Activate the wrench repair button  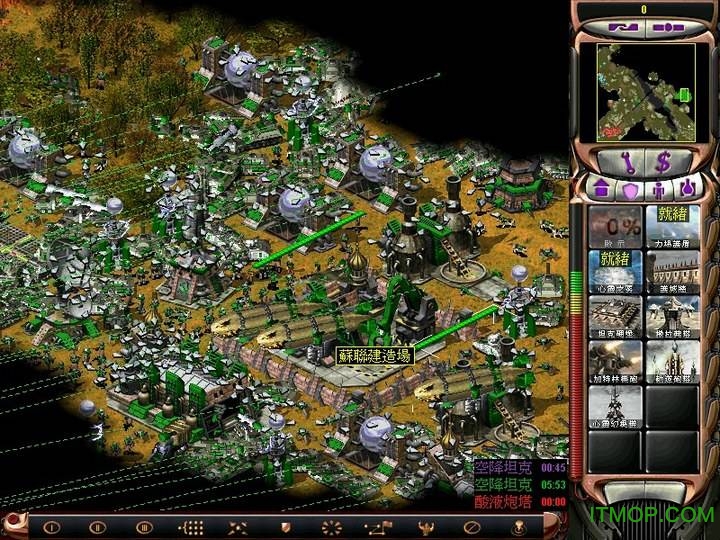(x=621, y=161)
